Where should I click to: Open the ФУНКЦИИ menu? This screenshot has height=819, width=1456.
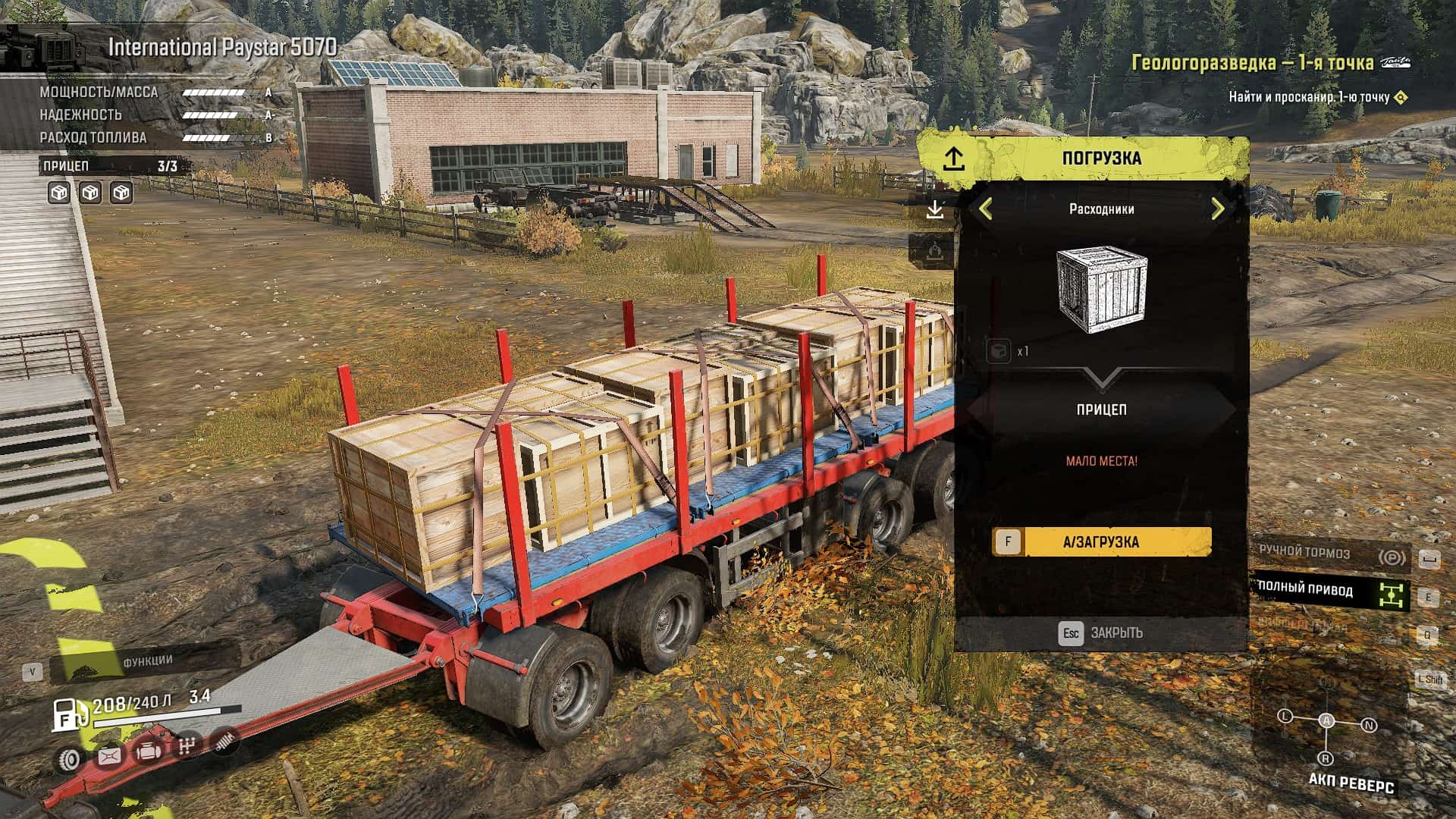[x=147, y=661]
